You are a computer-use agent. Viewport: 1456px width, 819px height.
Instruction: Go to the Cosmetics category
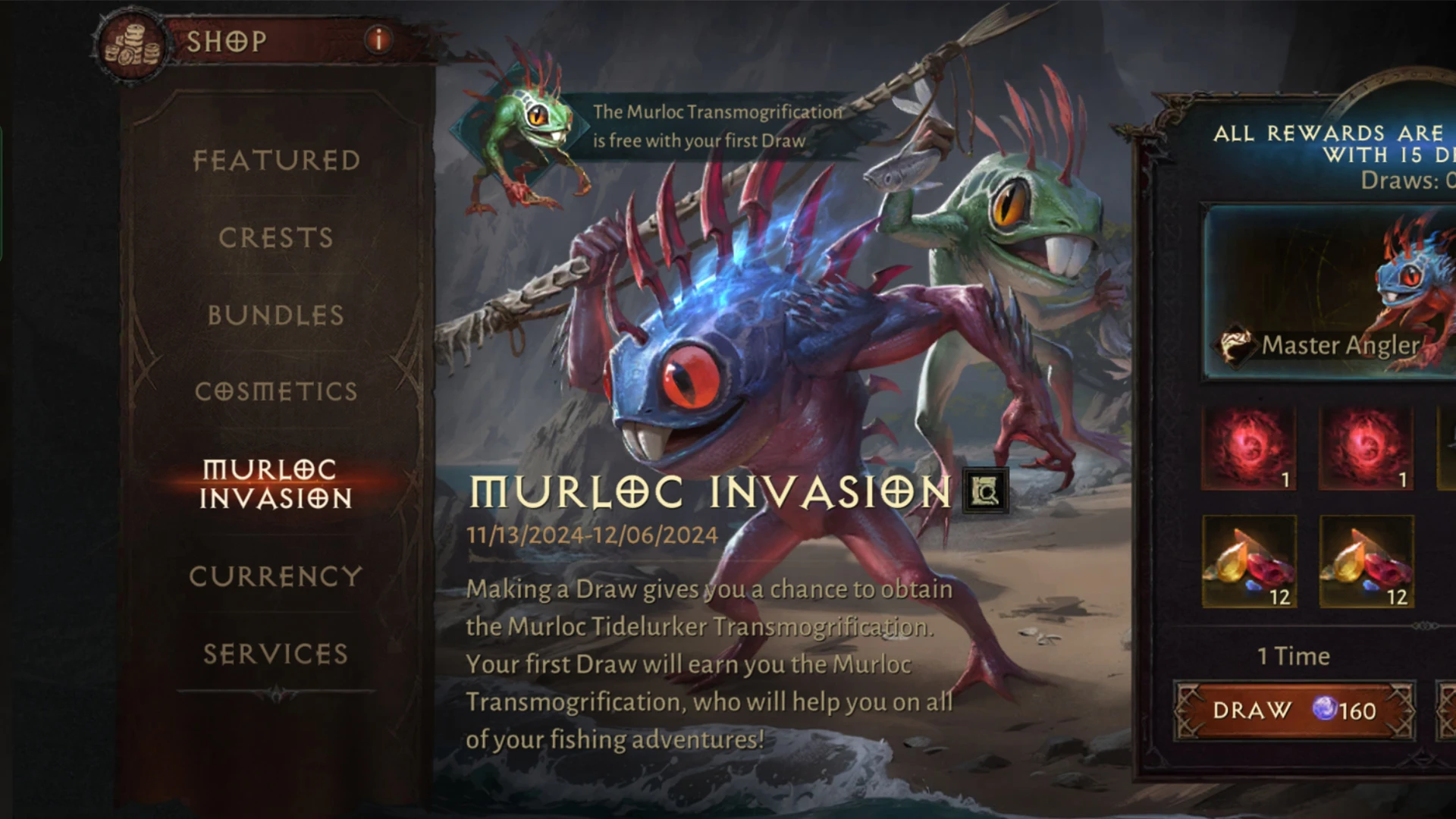point(276,391)
